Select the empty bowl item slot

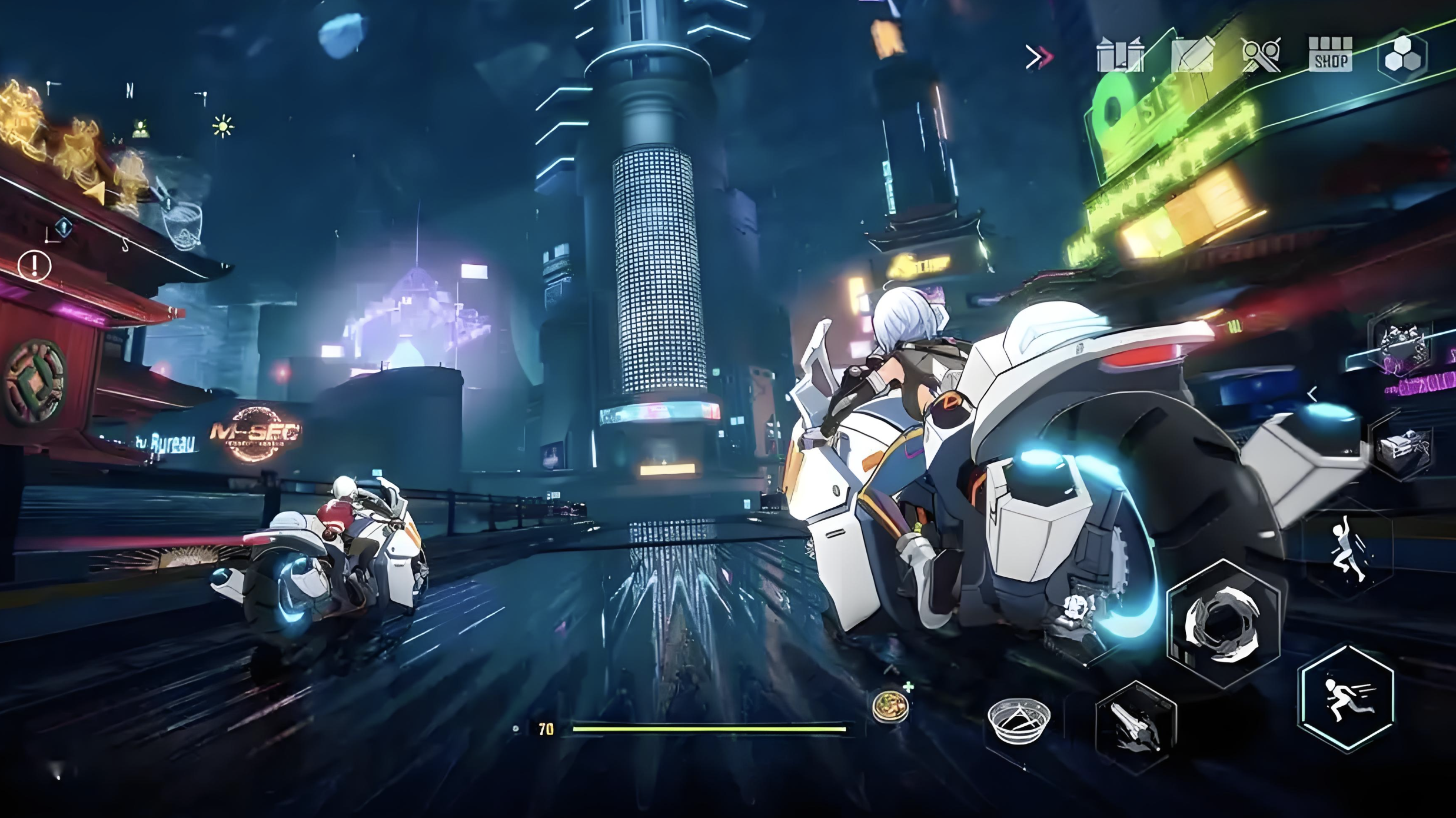tap(1019, 720)
